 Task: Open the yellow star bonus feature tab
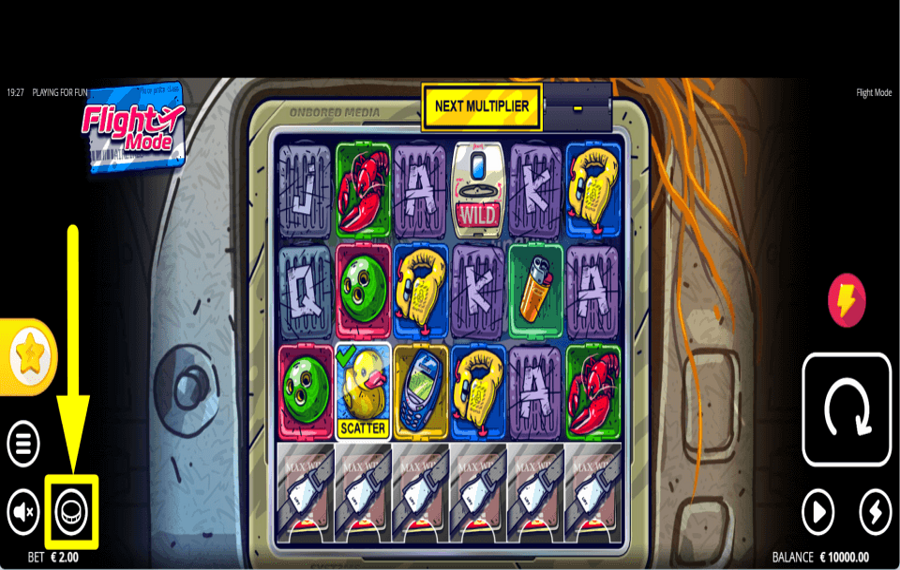(30, 357)
